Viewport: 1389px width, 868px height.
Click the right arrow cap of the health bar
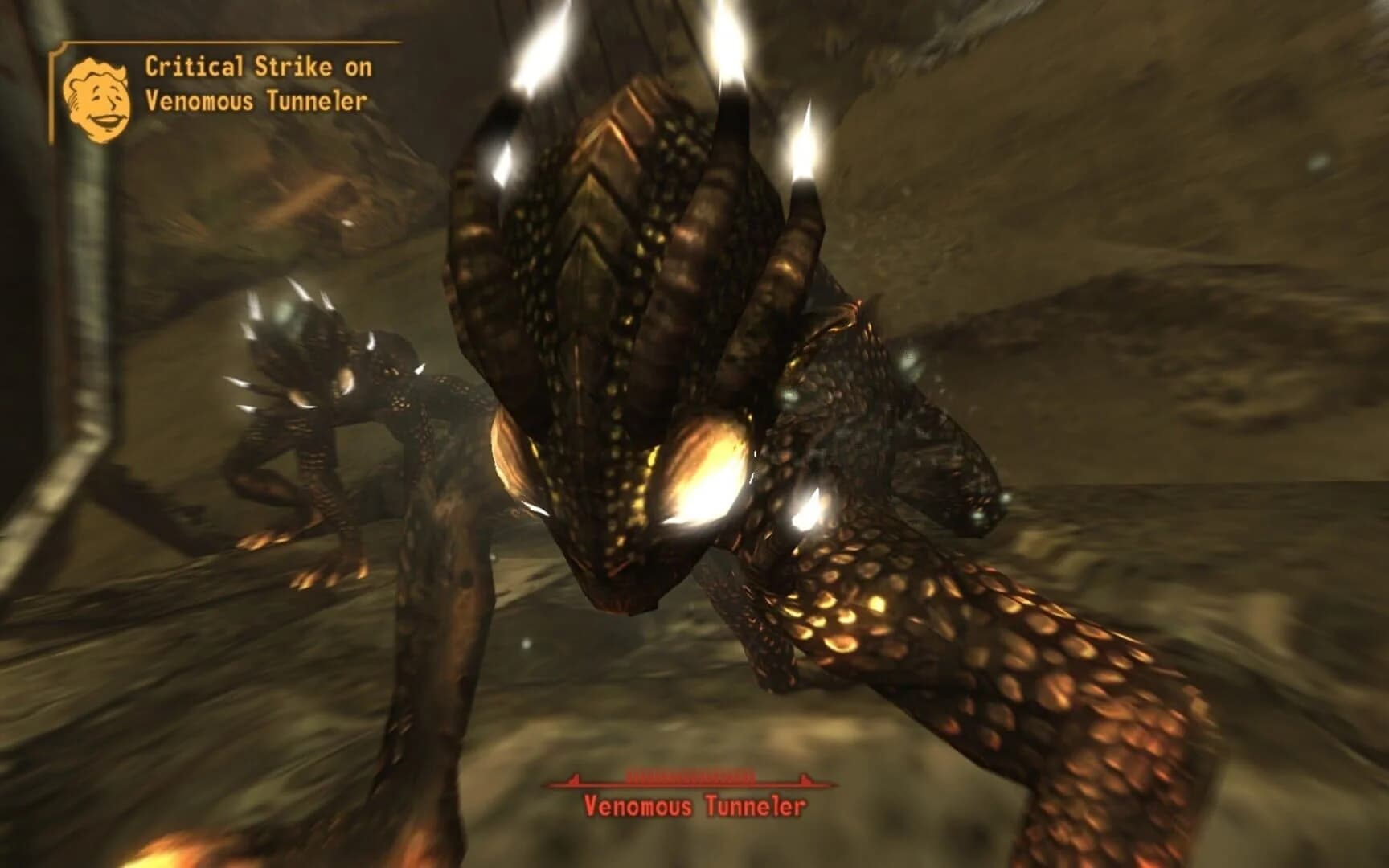[x=804, y=776]
